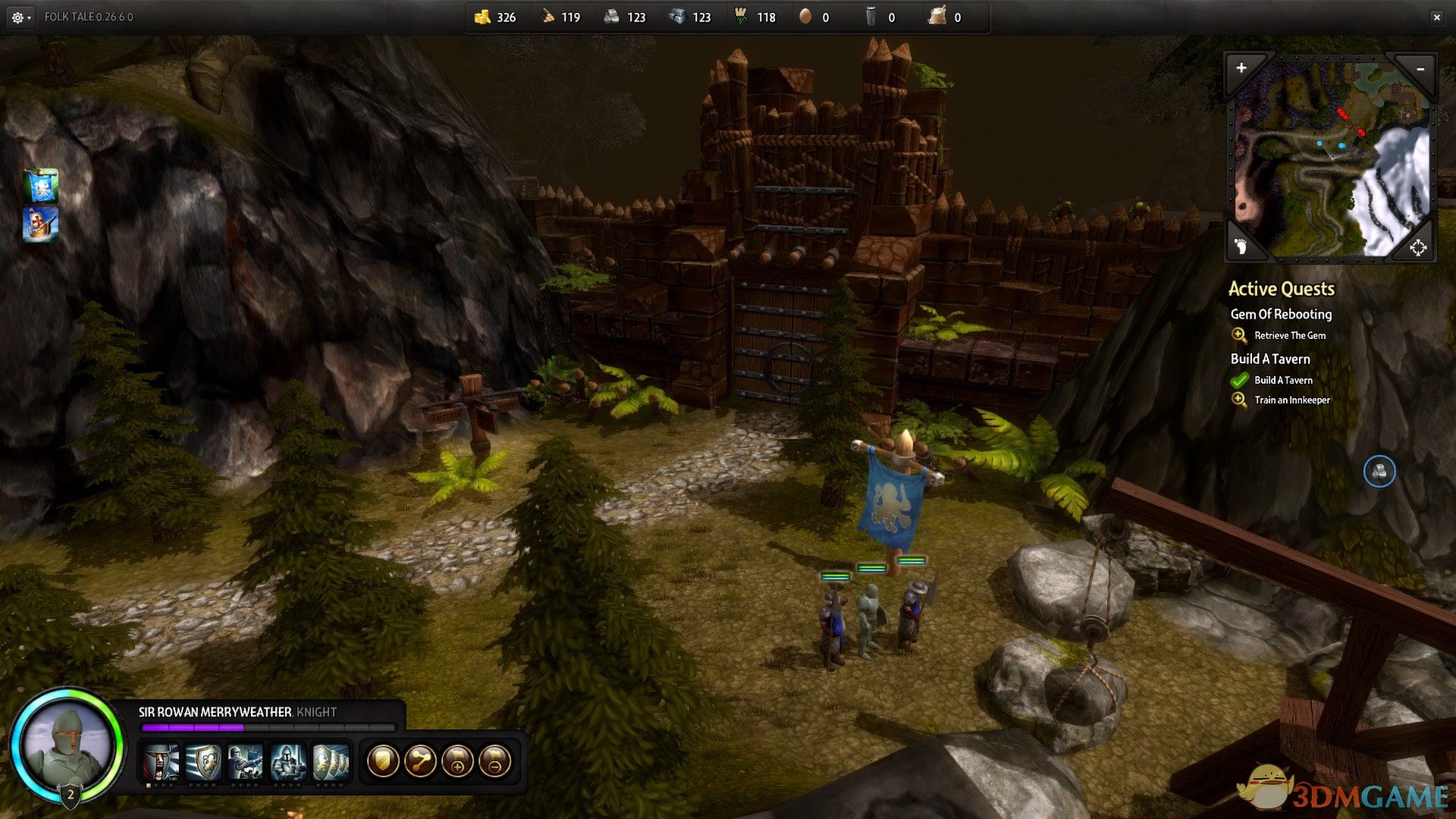Select the Retrieve The Gem objective
Image resolution: width=1456 pixels, height=819 pixels.
1289,335
